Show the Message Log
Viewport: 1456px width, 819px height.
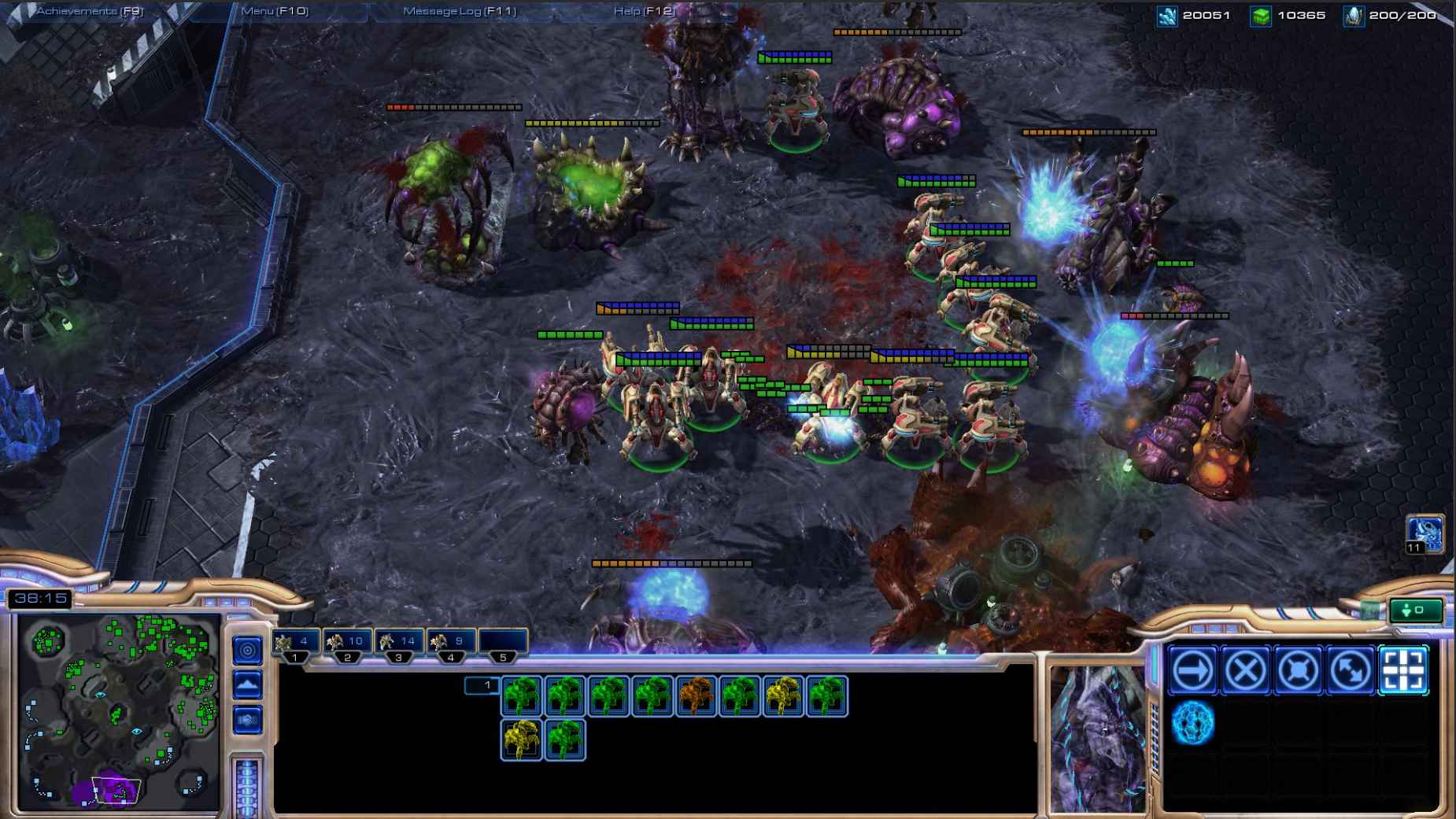460,11
